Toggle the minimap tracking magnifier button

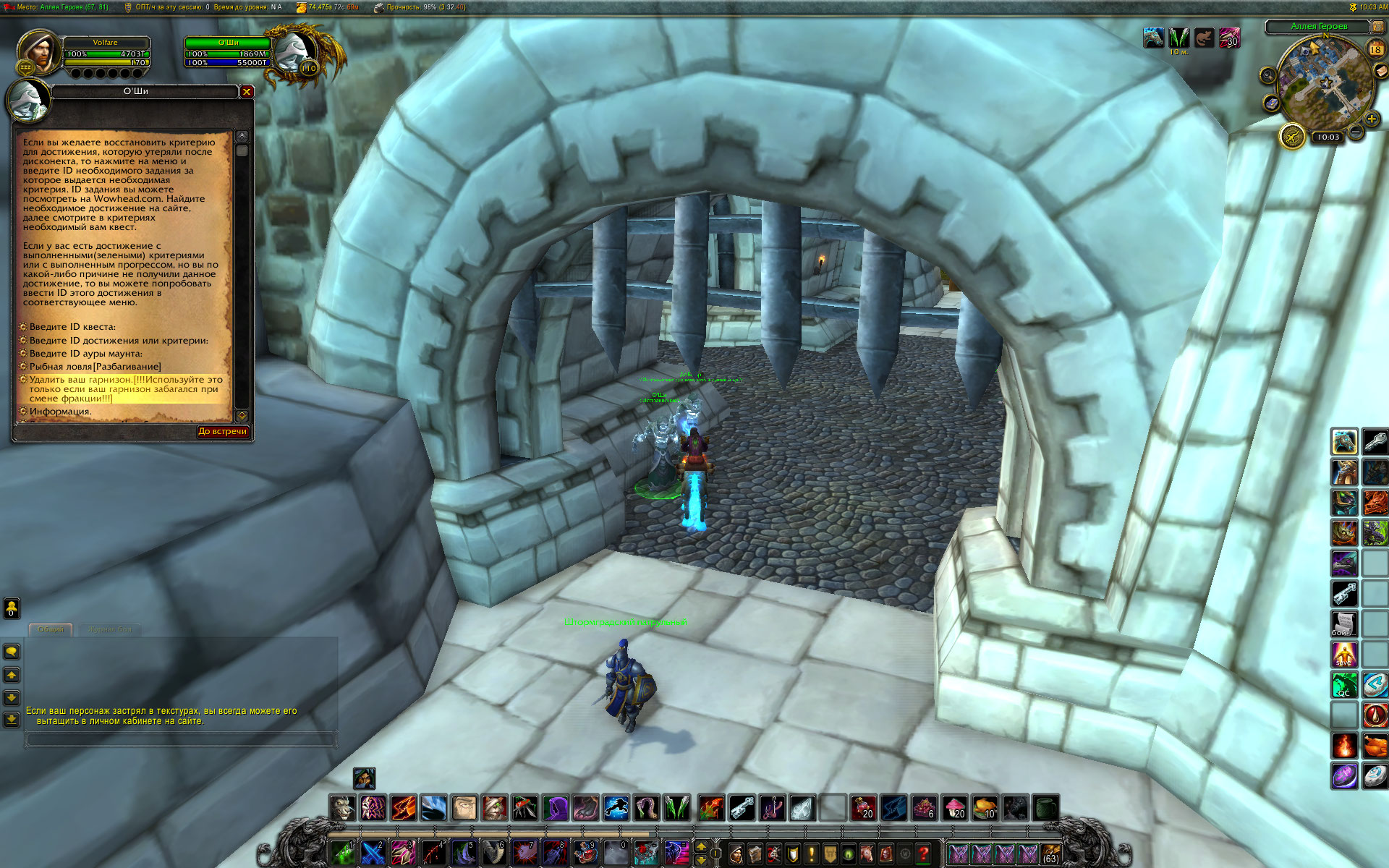pyautogui.click(x=1267, y=75)
